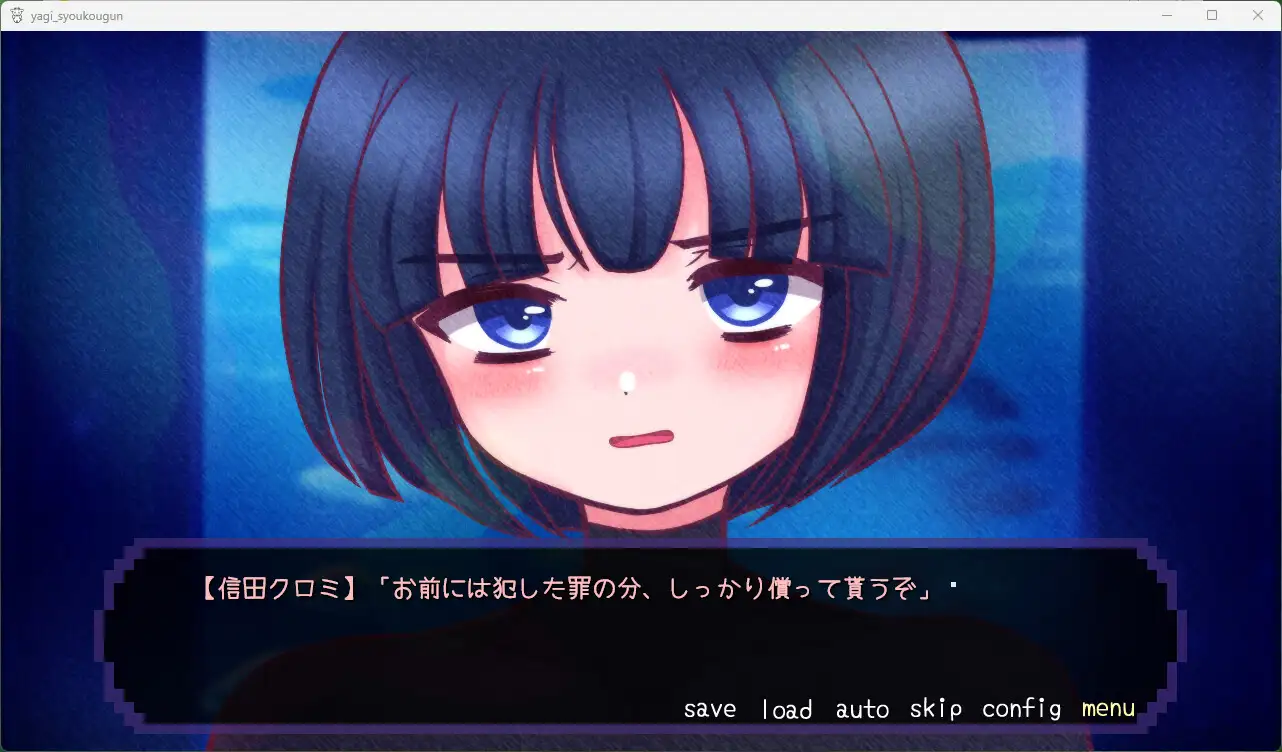The image size is (1282, 752).
Task: Enable auto-read mode
Action: pos(862,708)
